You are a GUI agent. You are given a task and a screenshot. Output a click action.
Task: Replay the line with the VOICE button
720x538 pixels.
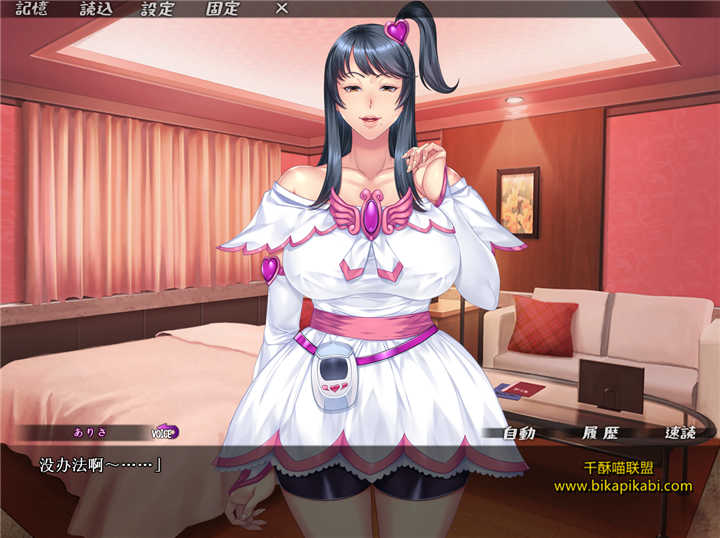coord(164,433)
